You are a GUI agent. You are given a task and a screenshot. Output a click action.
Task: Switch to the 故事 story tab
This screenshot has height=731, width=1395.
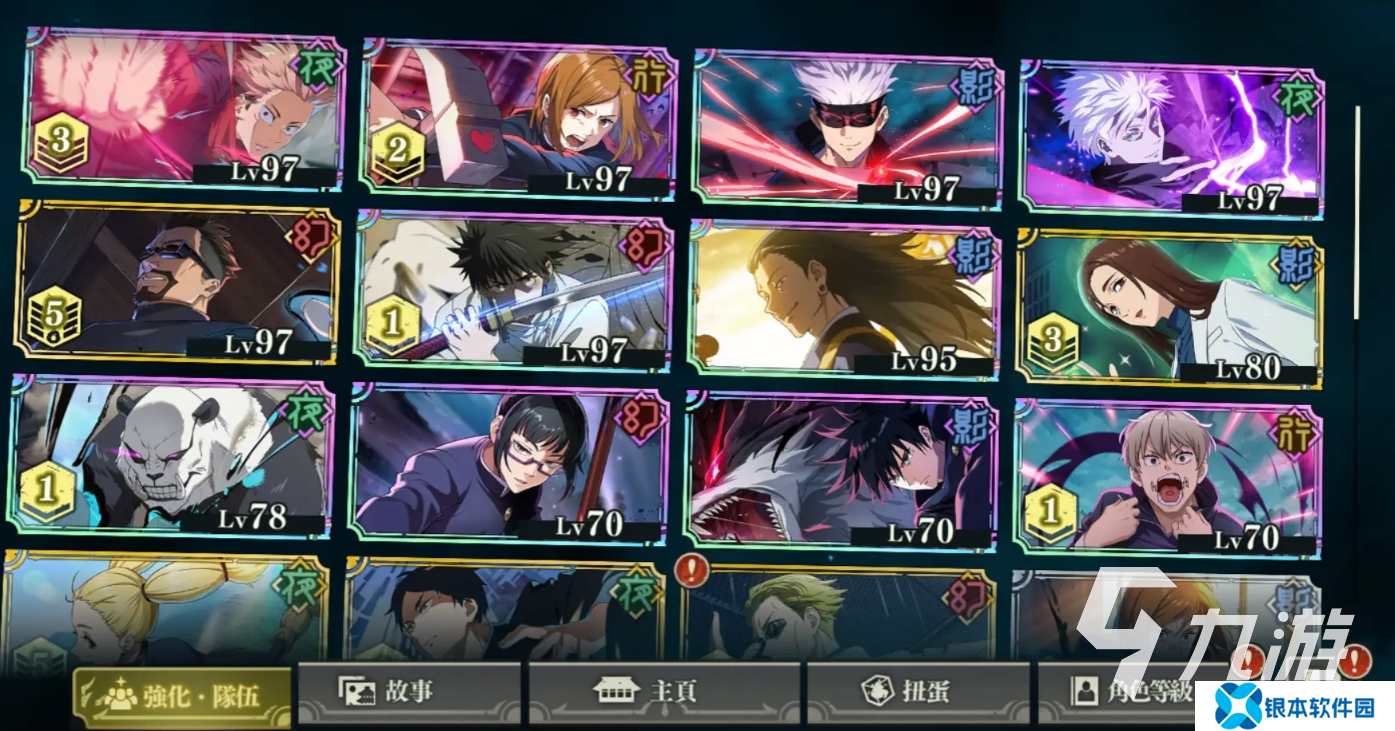409,691
